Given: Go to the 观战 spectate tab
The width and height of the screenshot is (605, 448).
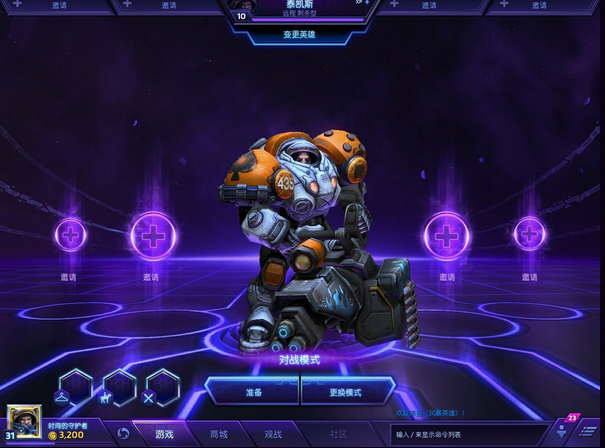Looking at the screenshot, I should [x=273, y=434].
